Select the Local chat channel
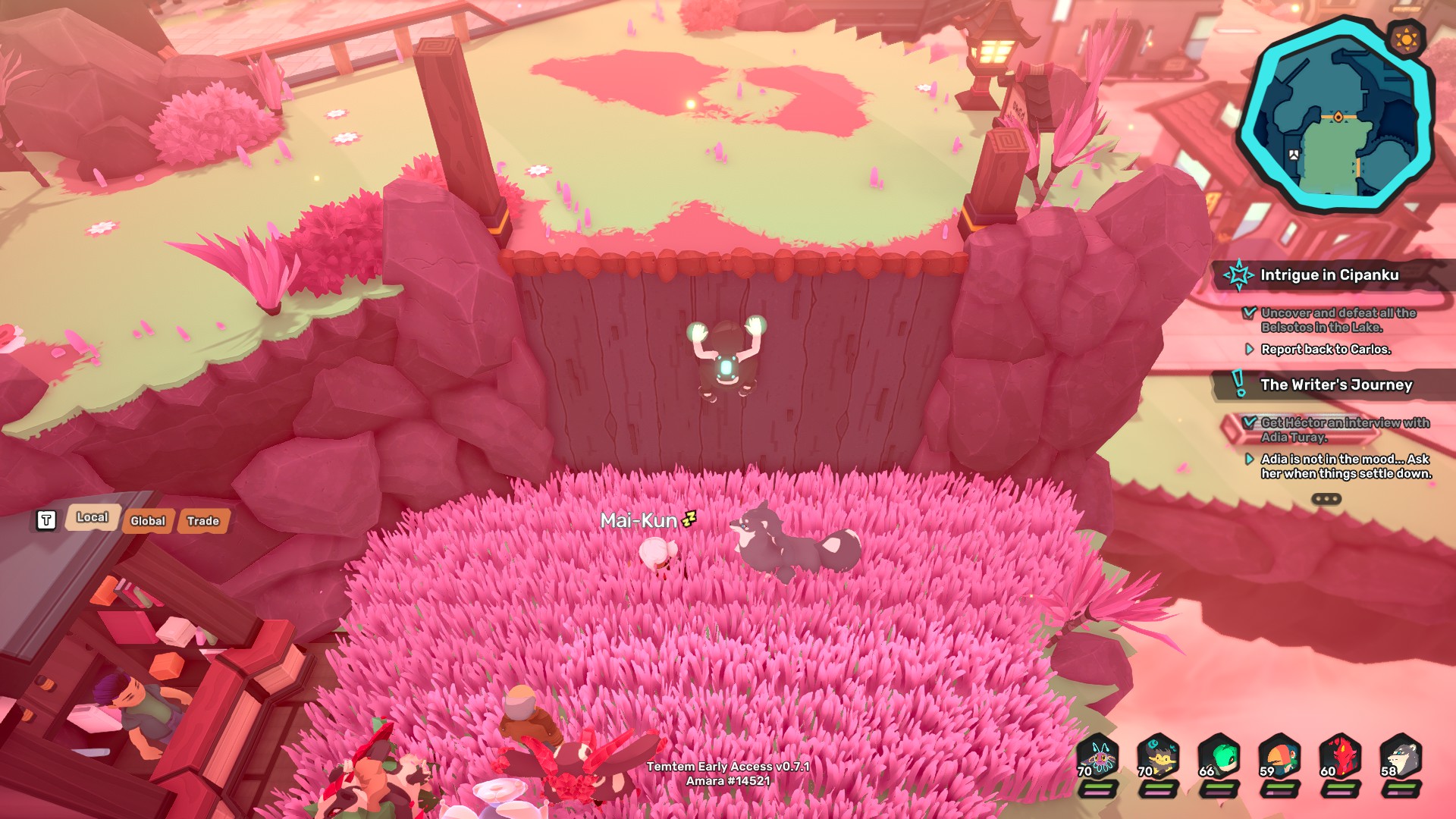Screen dimensions: 1456x819 pyautogui.click(x=93, y=519)
